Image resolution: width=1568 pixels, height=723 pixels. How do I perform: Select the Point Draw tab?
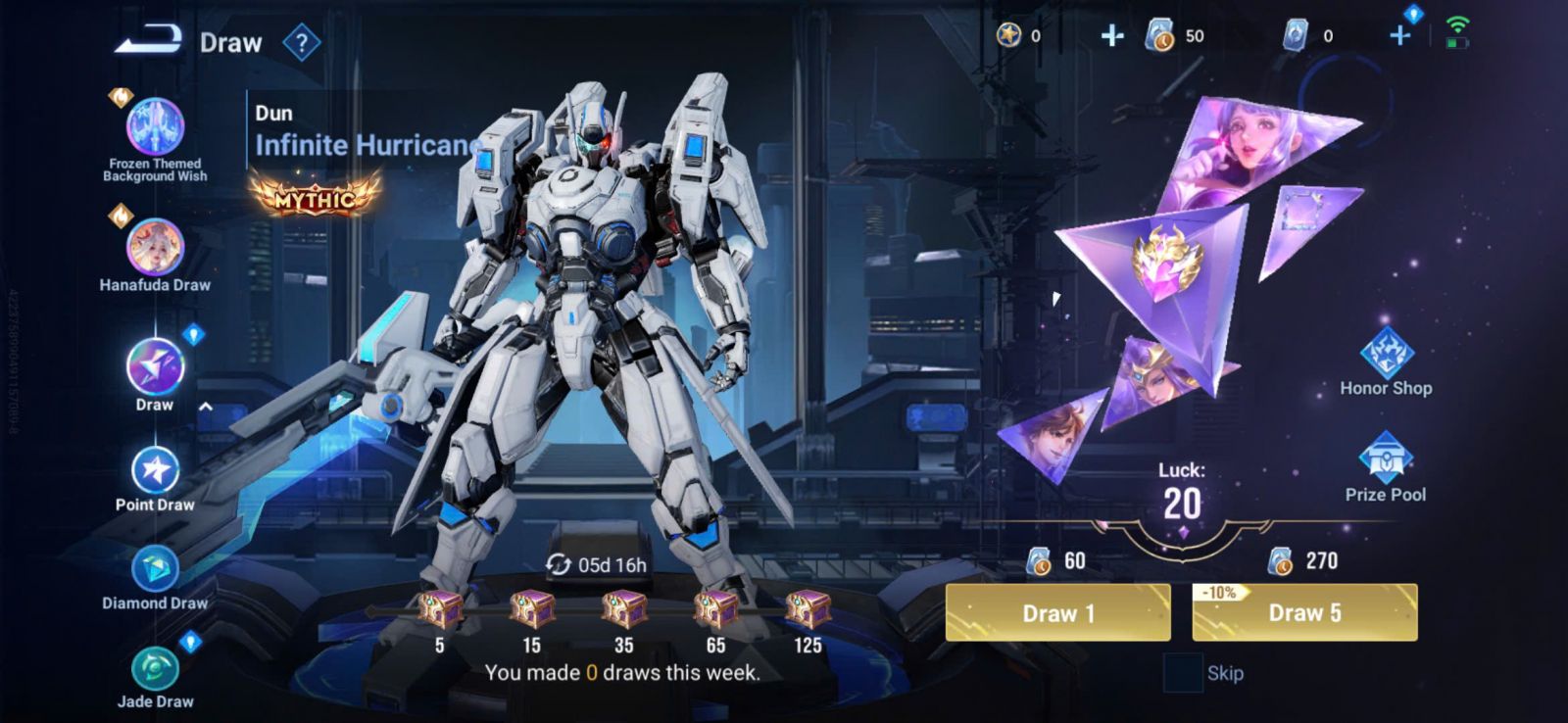tap(155, 472)
